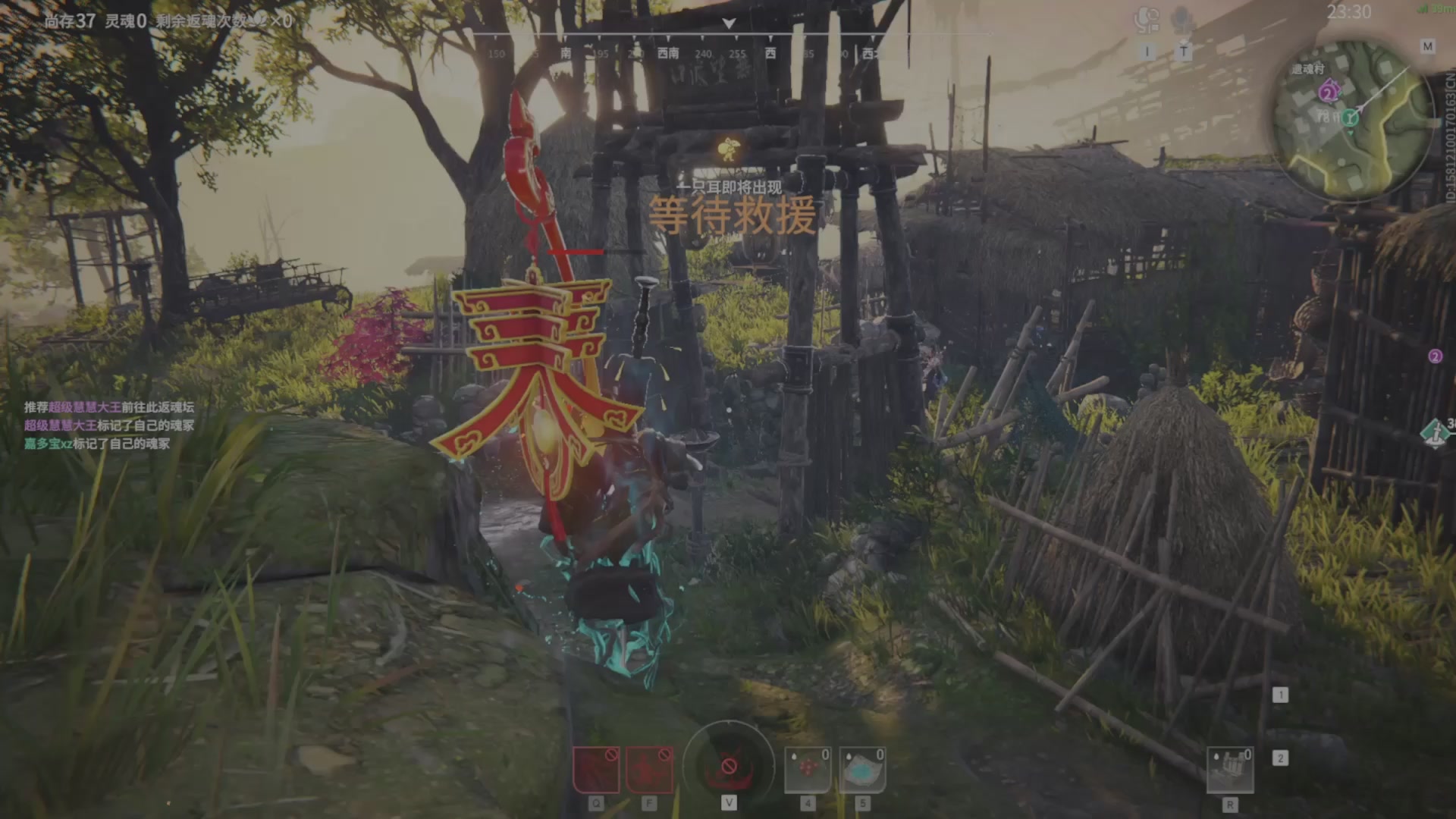This screenshot has width=1456, height=819.
Task: Click the team chat message log
Action: click(109, 425)
